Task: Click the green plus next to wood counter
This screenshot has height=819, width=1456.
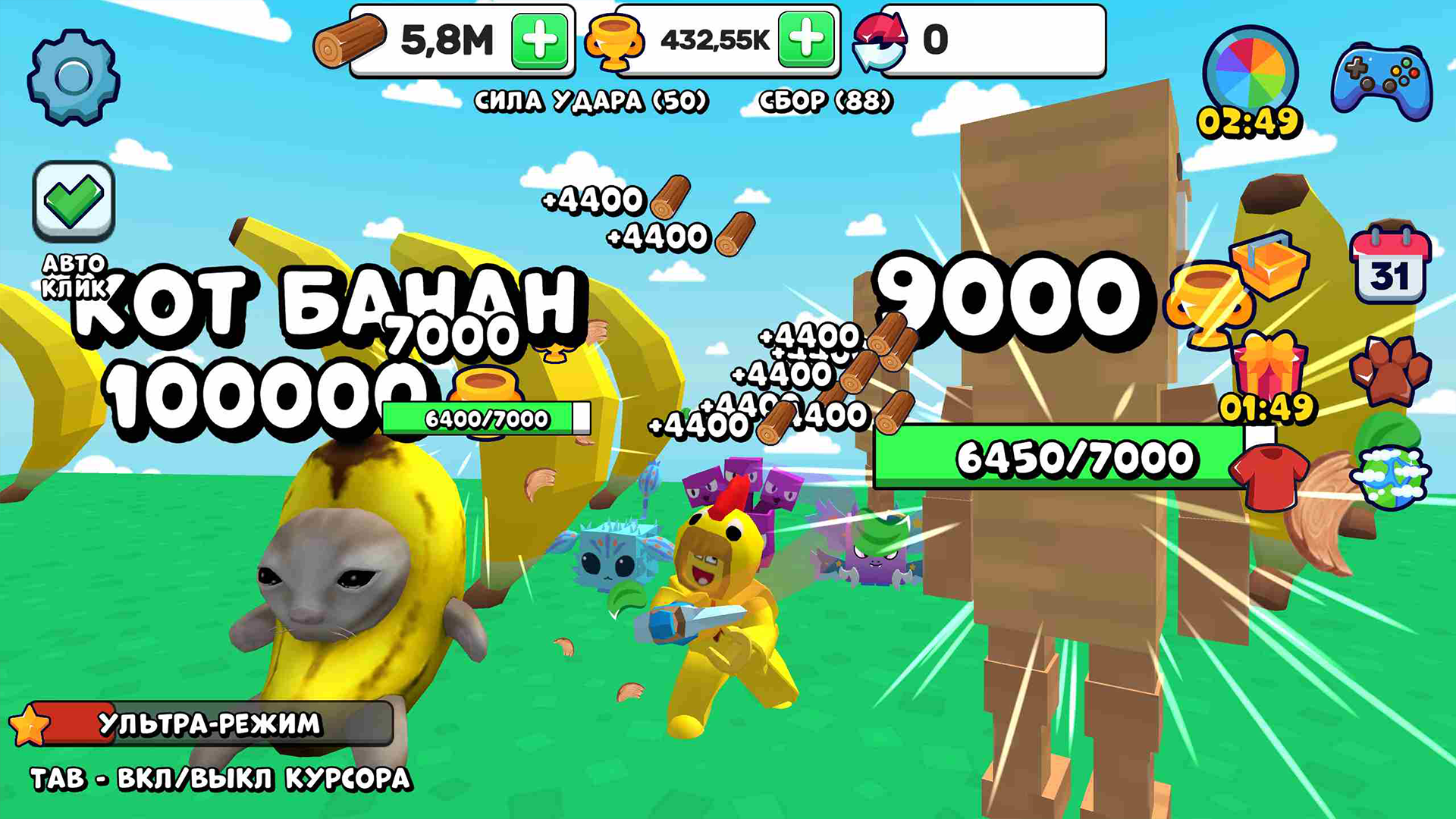Action: pos(538,40)
